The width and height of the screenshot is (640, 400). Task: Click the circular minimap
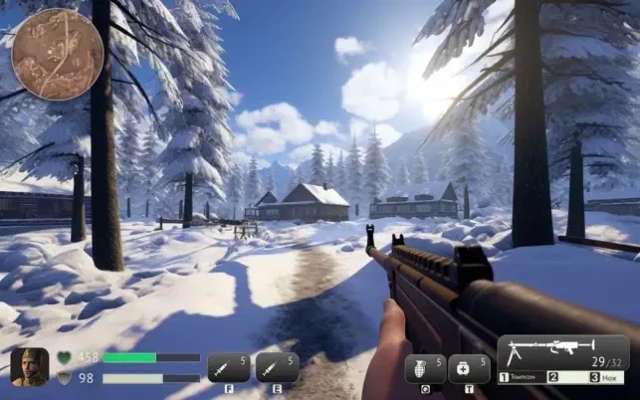(57, 54)
